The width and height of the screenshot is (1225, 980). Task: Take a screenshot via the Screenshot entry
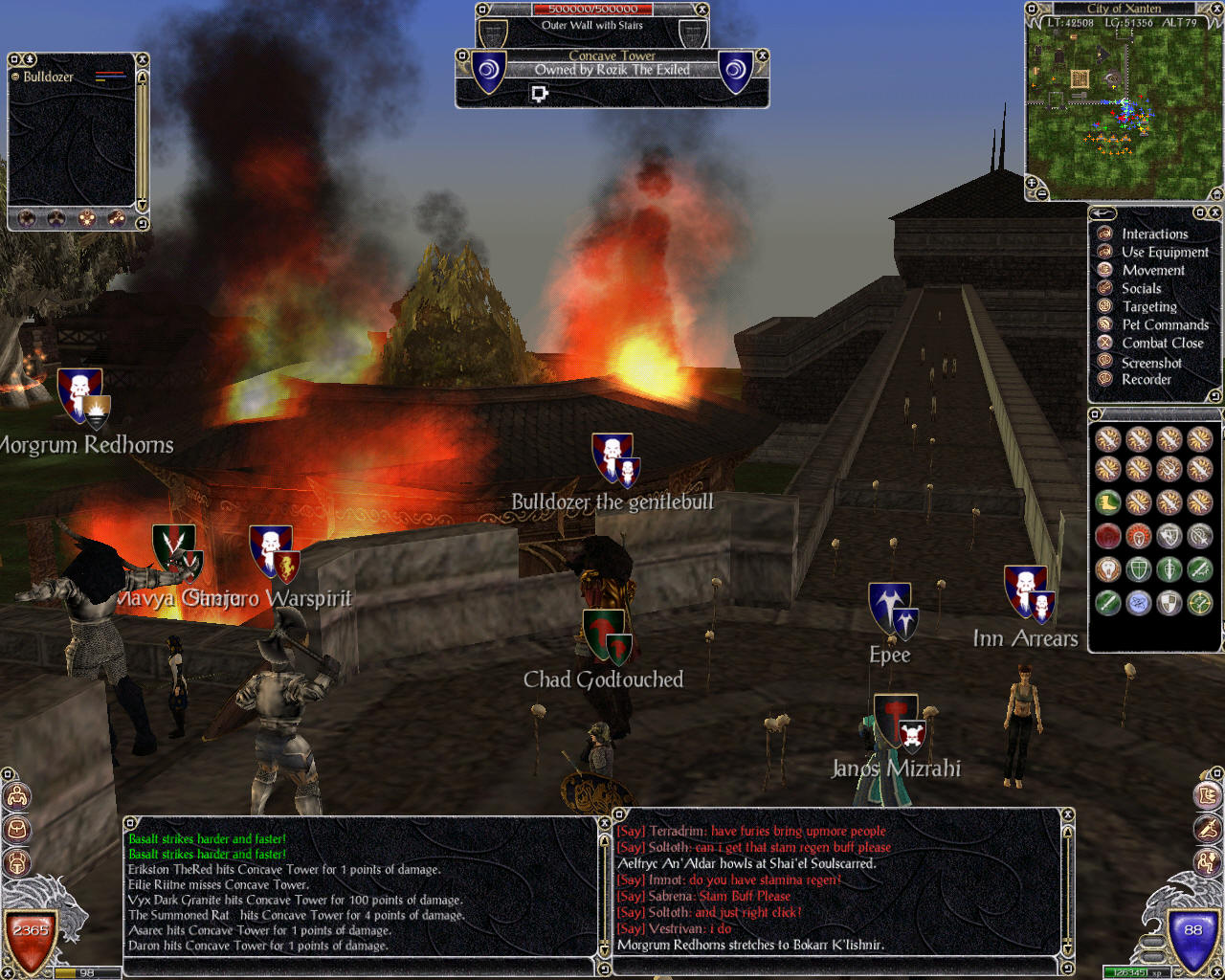(1150, 363)
